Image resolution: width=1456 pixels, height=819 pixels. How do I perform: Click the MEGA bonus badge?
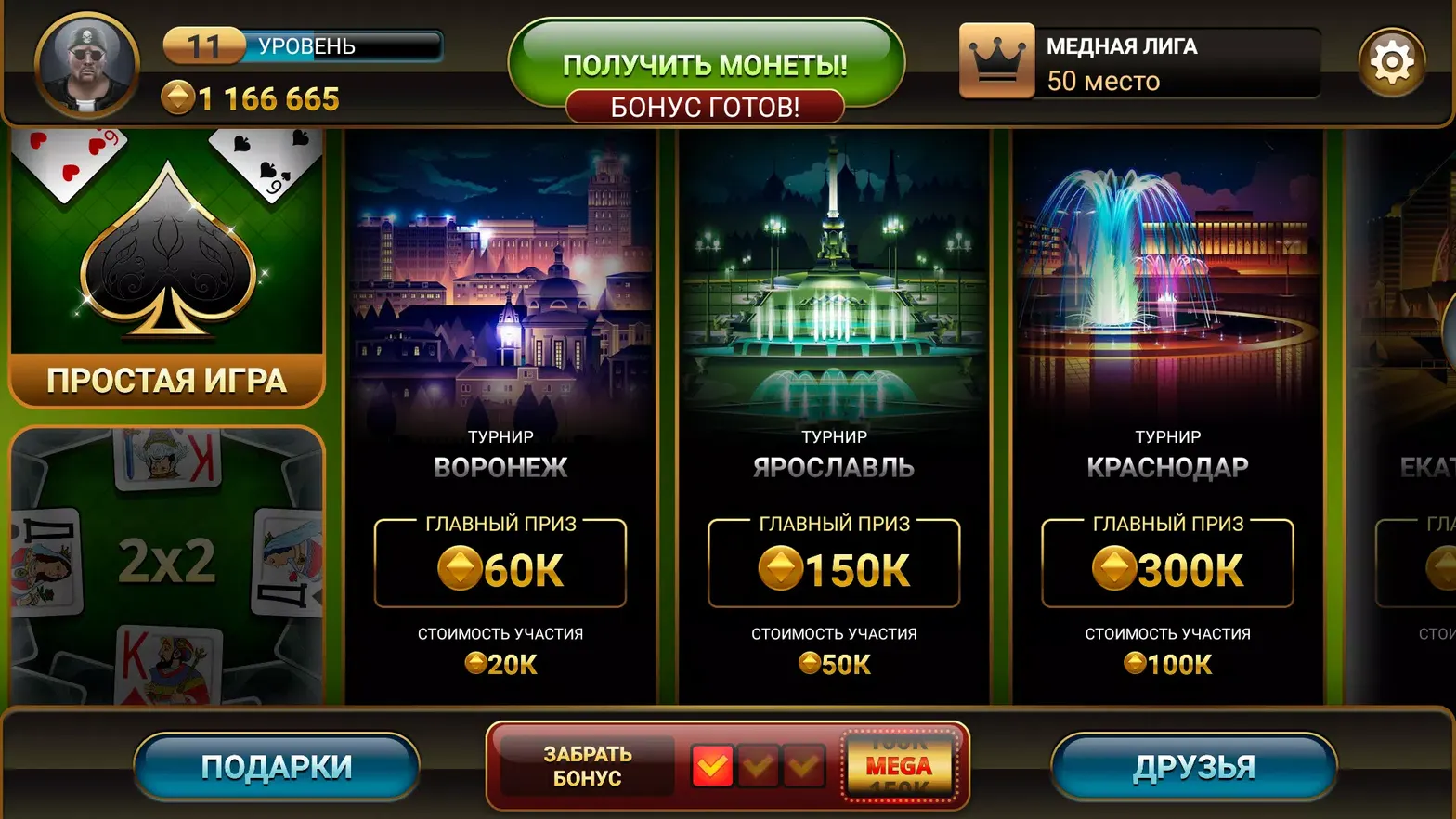[899, 765]
